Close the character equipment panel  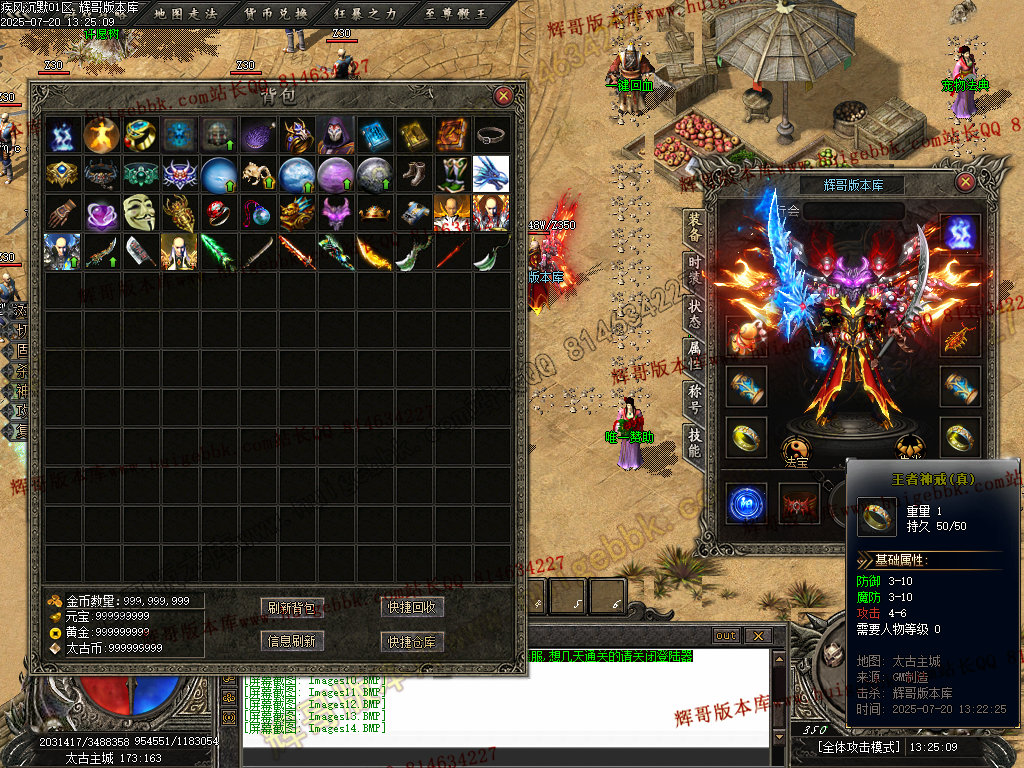pyautogui.click(x=965, y=182)
